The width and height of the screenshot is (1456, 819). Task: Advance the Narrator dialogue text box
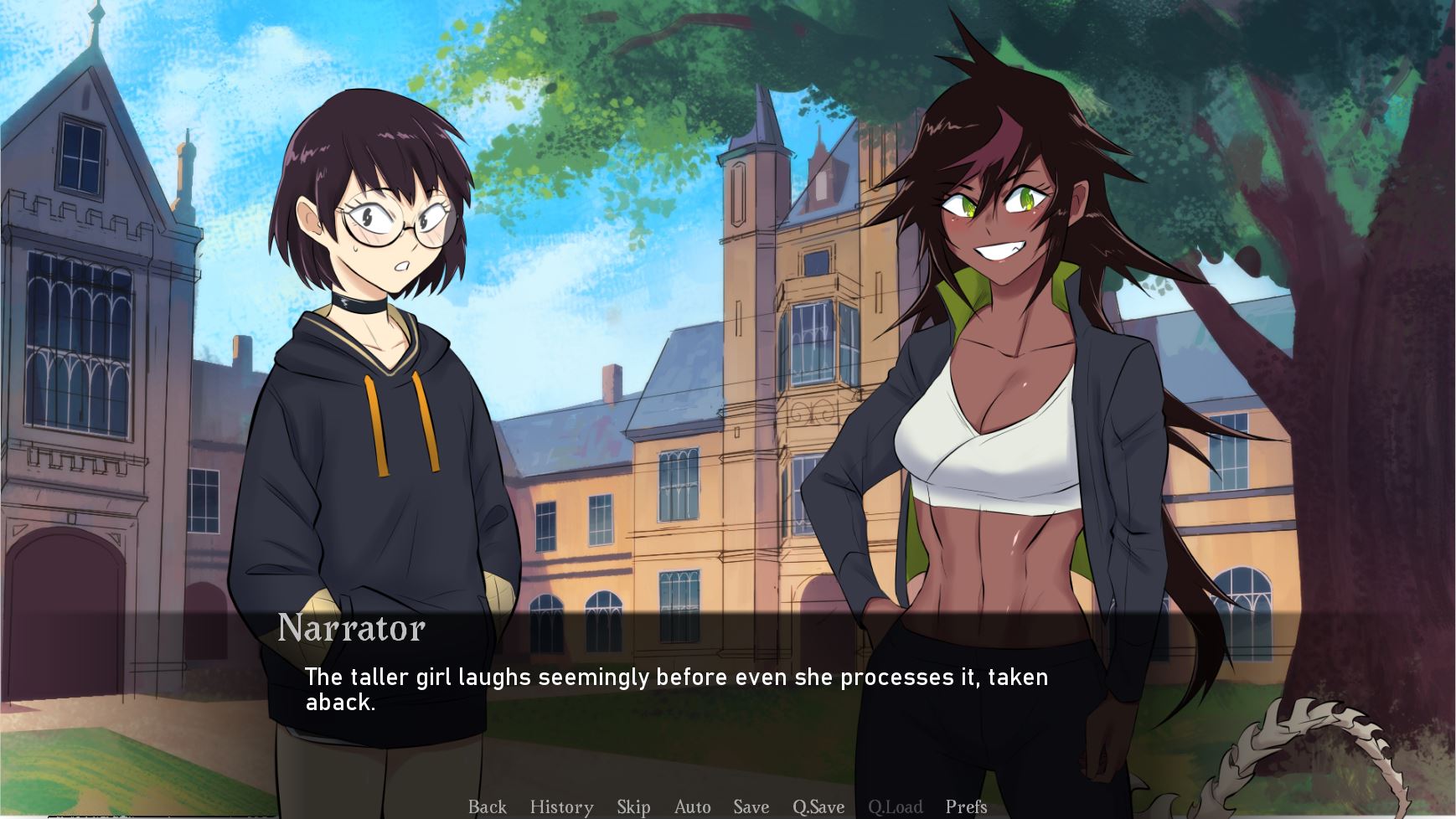click(x=675, y=689)
